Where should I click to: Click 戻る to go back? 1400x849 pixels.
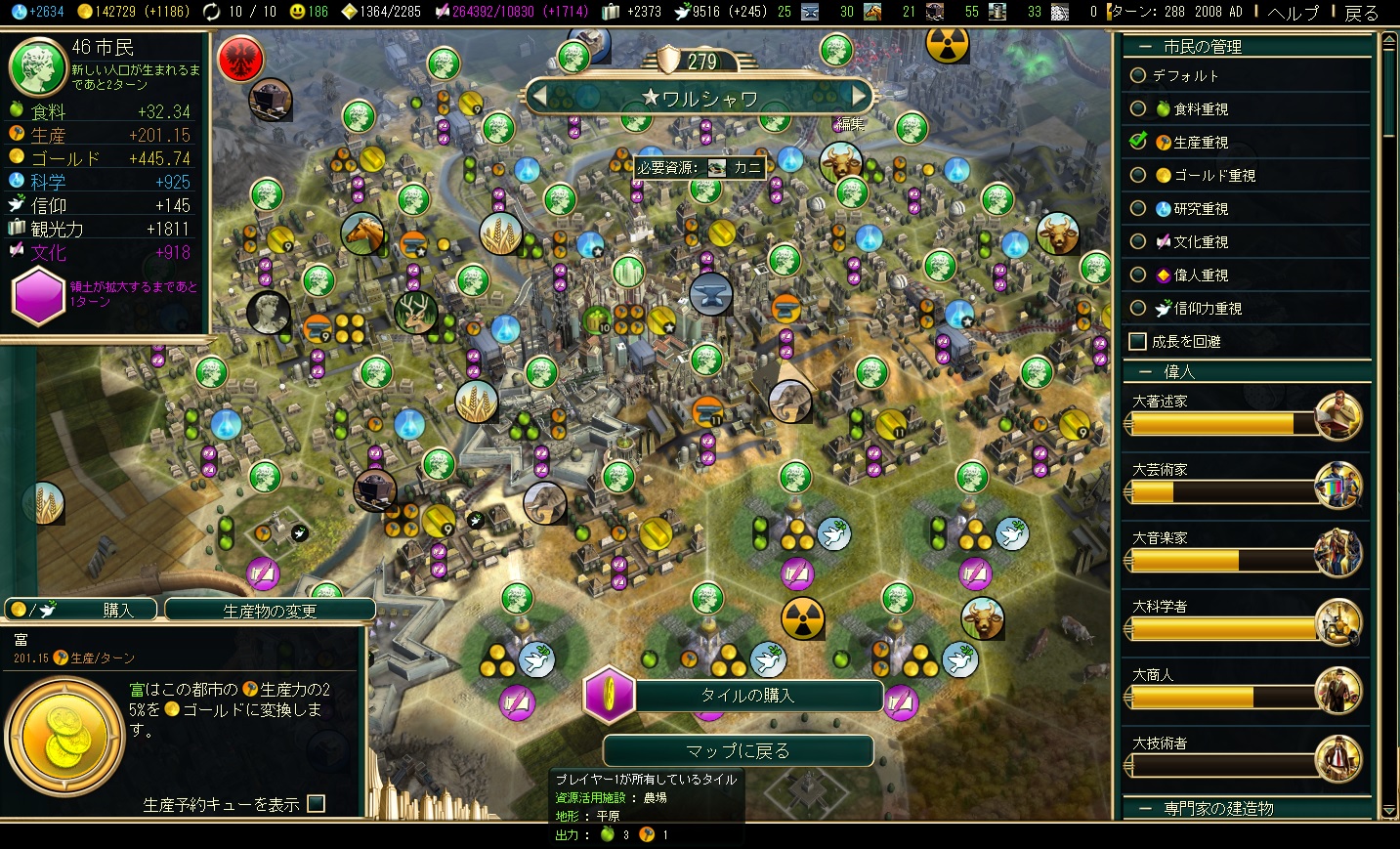point(1361,12)
